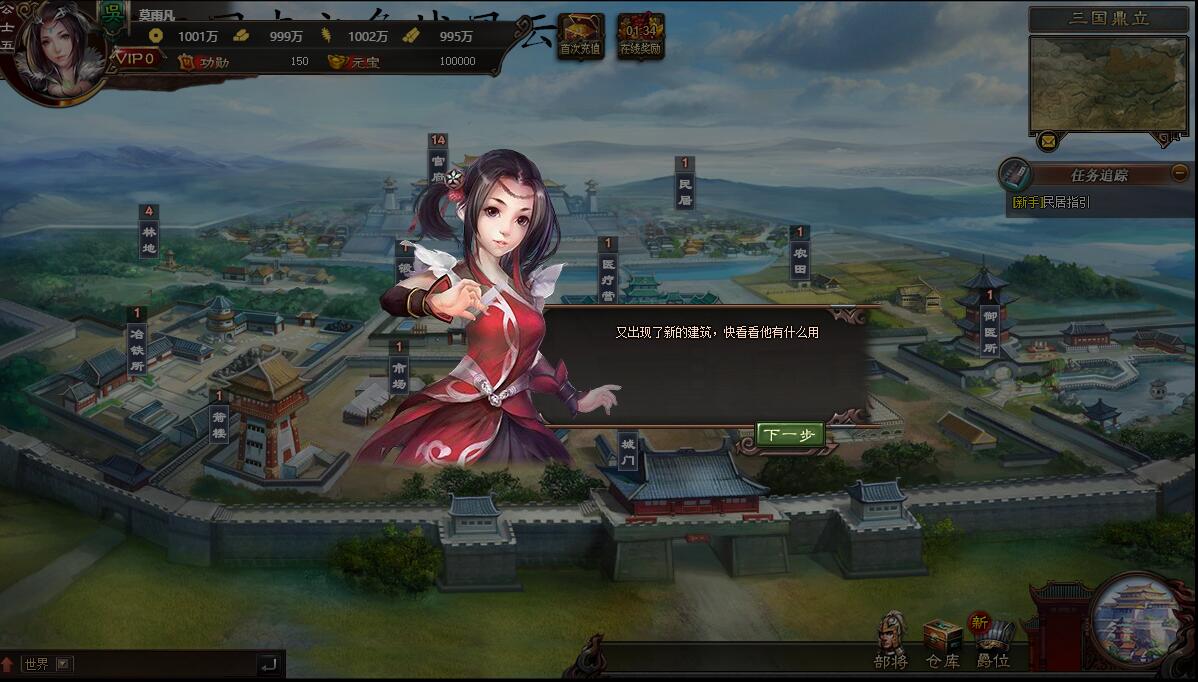Viewport: 1198px width, 682px height.
Task: Open the mail envelope icon
Action: (1047, 141)
